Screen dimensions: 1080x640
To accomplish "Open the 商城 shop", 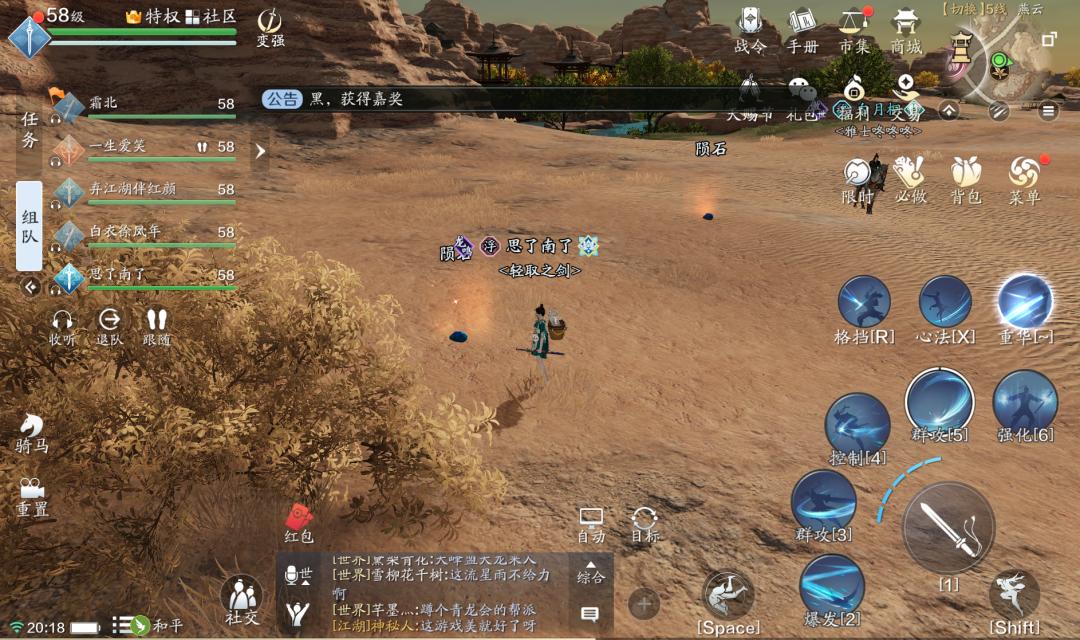I will pos(906,28).
